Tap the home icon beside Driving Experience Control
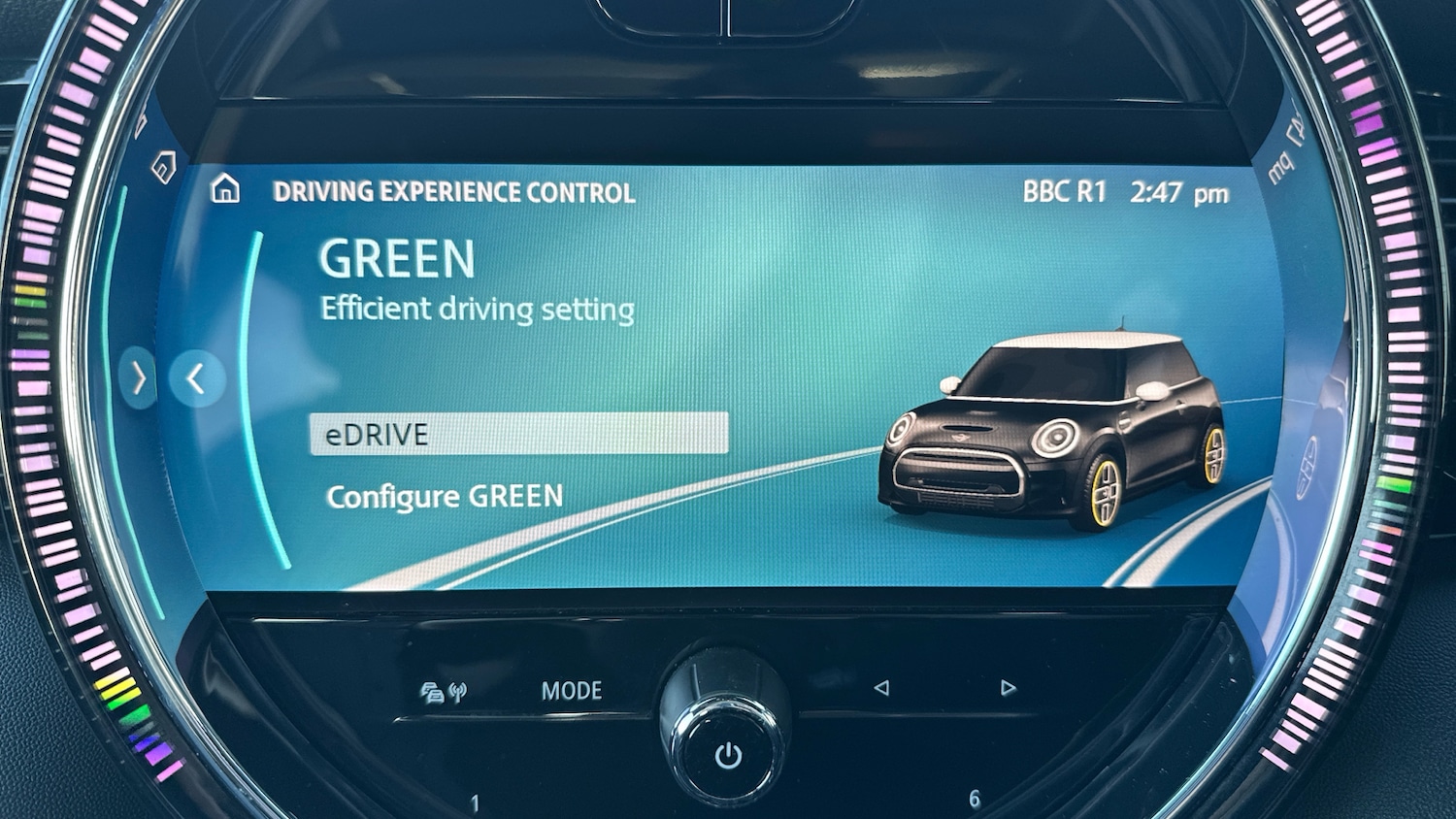The image size is (1456, 819). (225, 188)
